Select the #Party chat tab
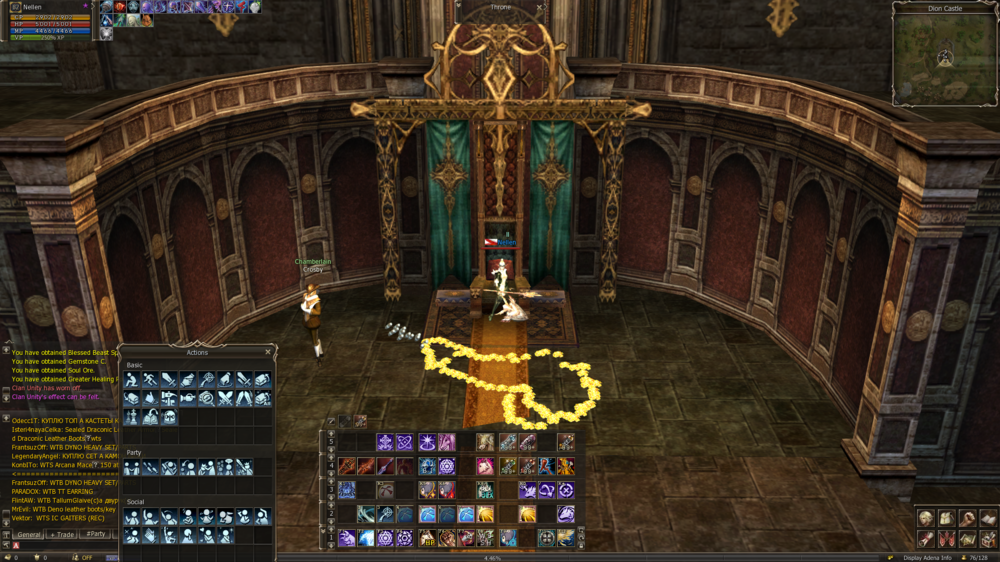The width and height of the screenshot is (1000, 562). coord(96,534)
